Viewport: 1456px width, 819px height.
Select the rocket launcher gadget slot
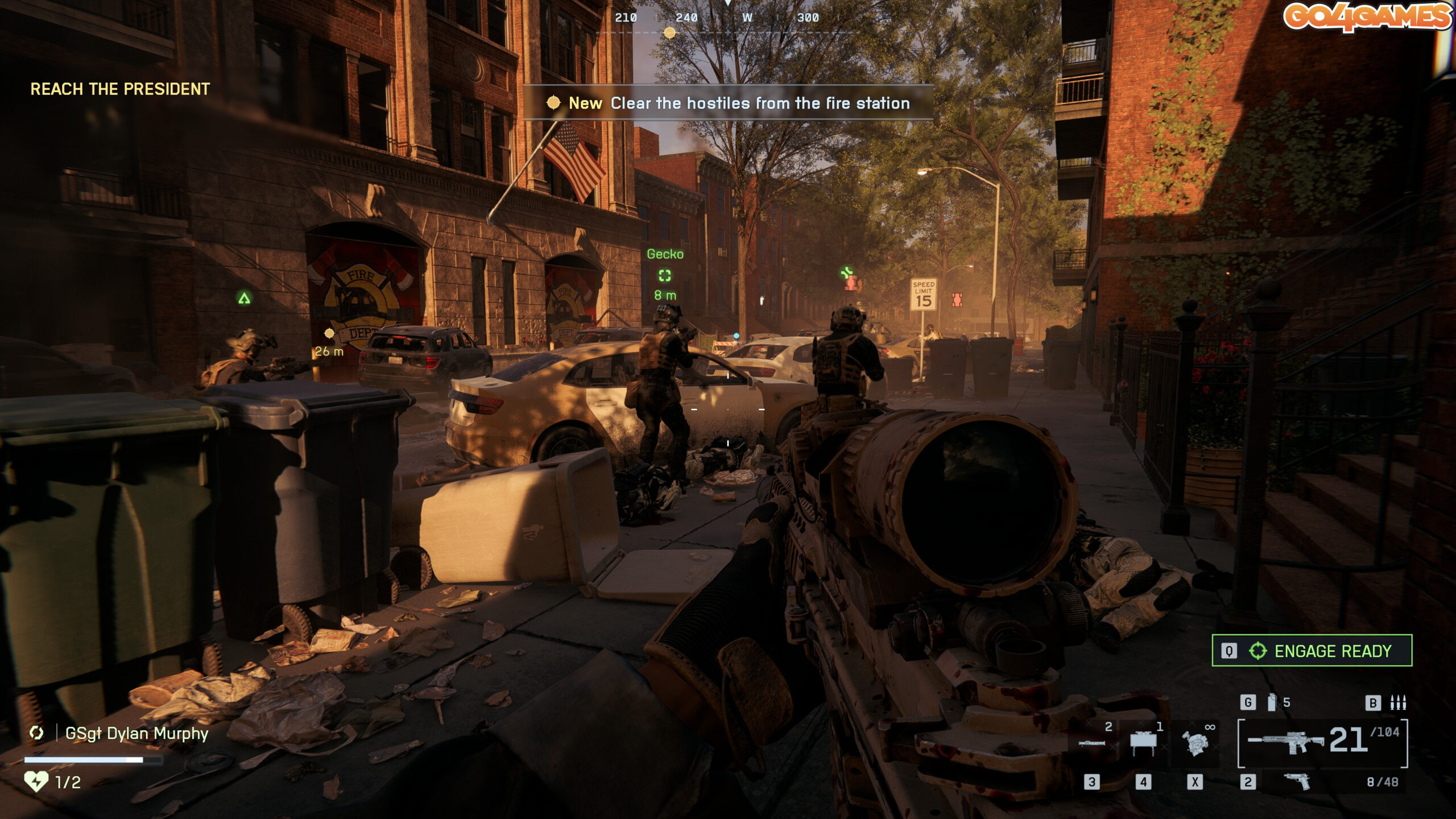pos(1092,743)
